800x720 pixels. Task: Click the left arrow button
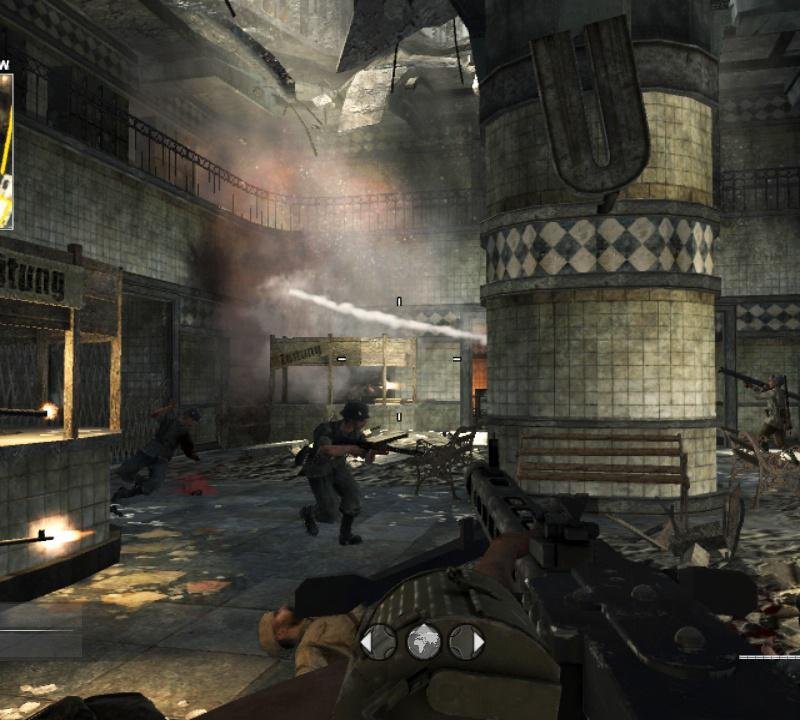(378, 641)
